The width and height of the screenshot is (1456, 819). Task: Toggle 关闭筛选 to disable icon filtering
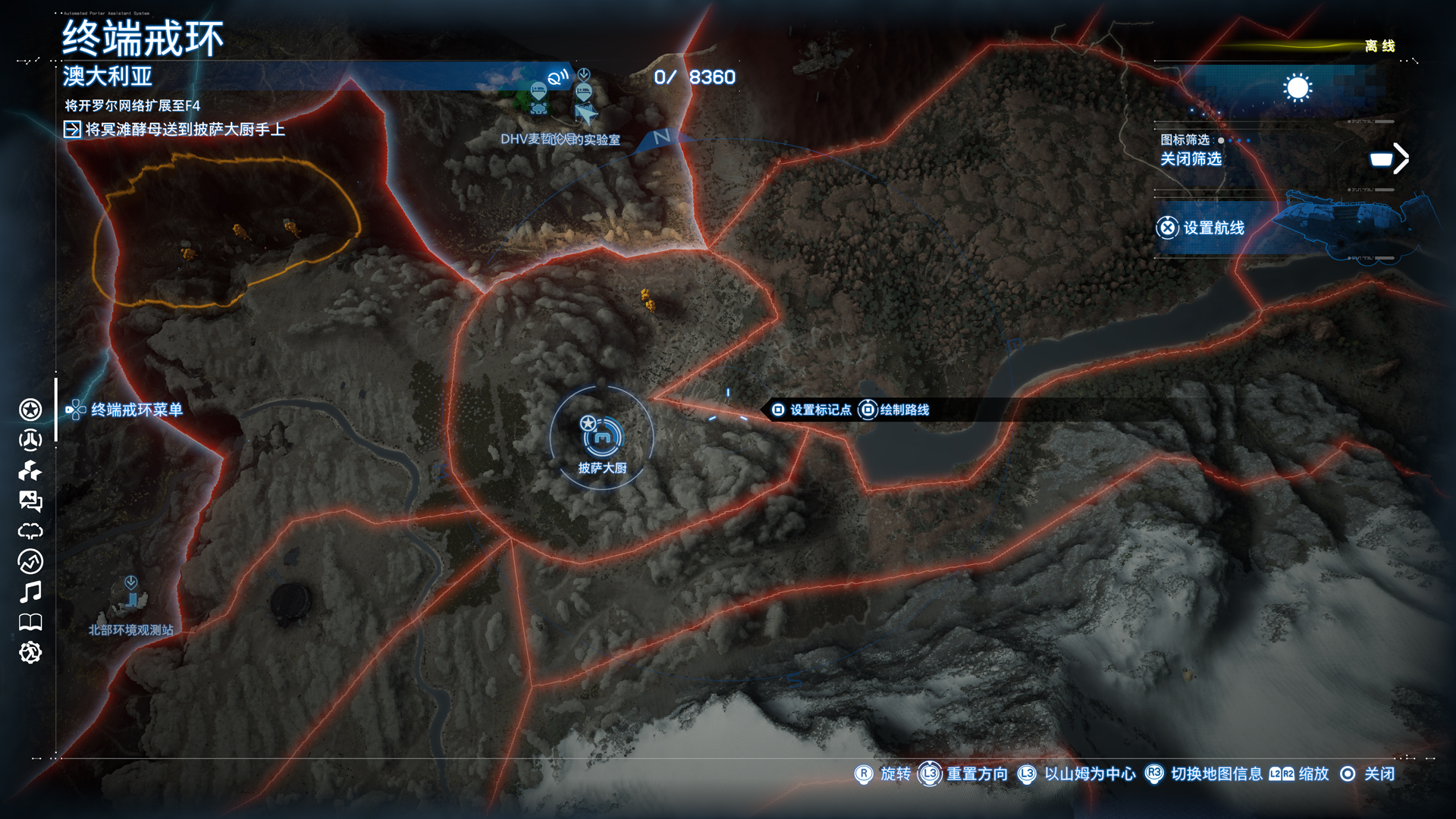[1191, 159]
